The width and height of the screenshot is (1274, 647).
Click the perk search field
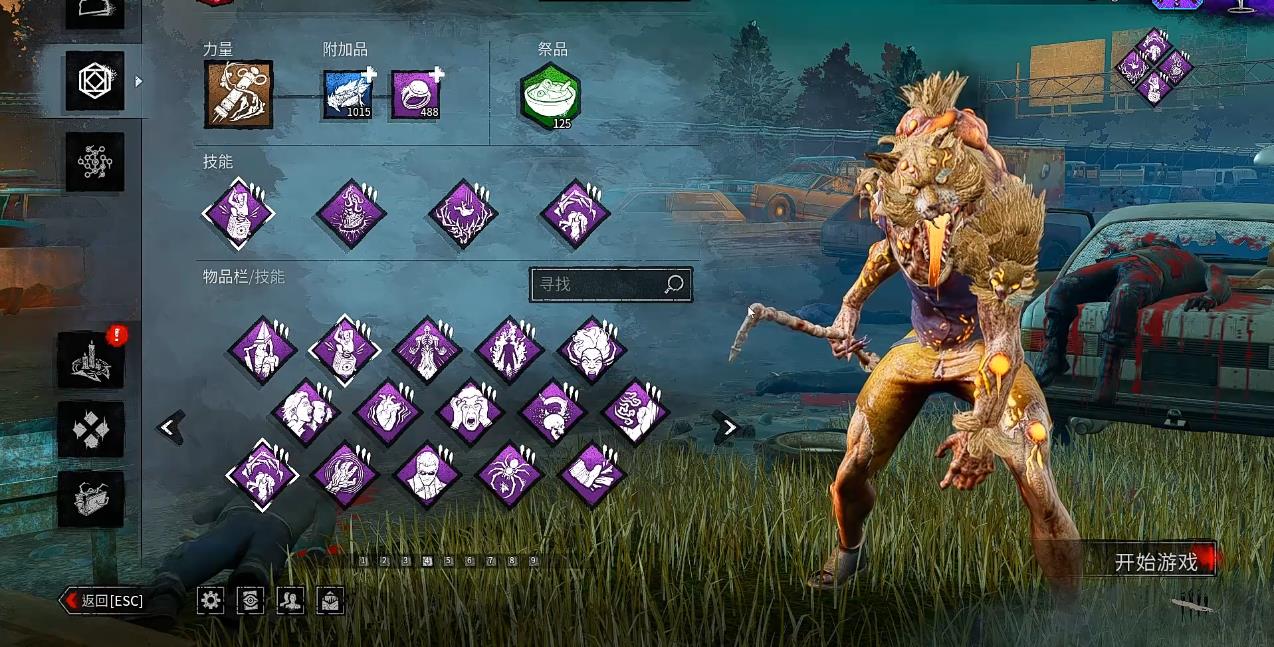(x=598, y=284)
